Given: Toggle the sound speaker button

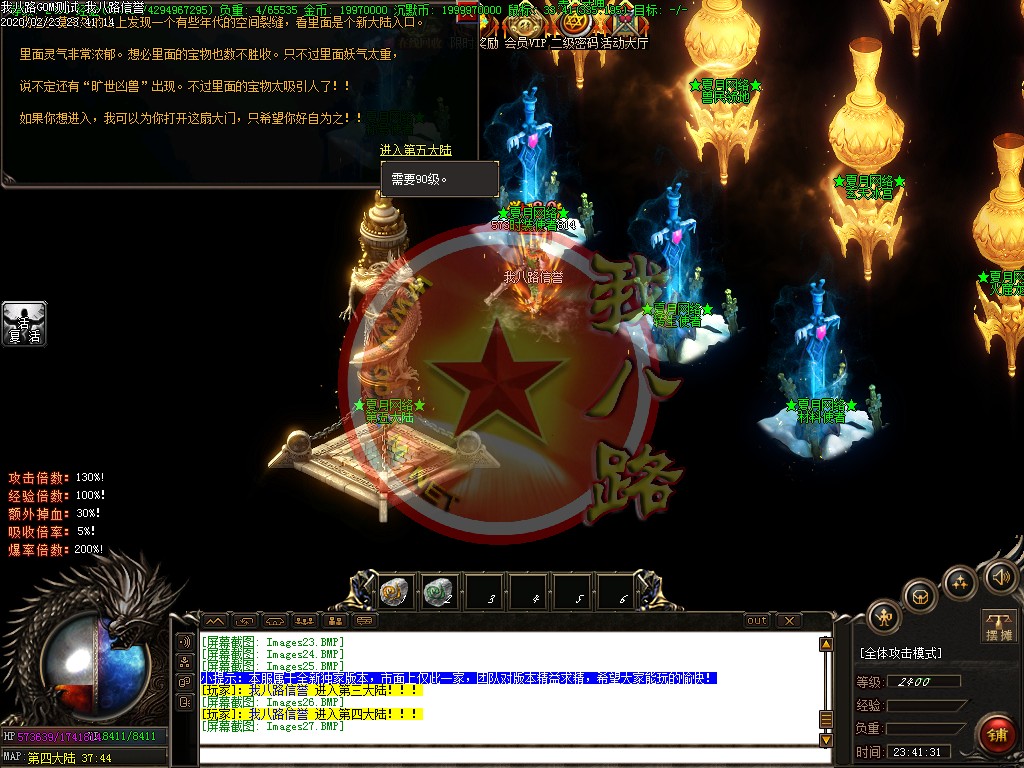Looking at the screenshot, I should (x=1000, y=576).
